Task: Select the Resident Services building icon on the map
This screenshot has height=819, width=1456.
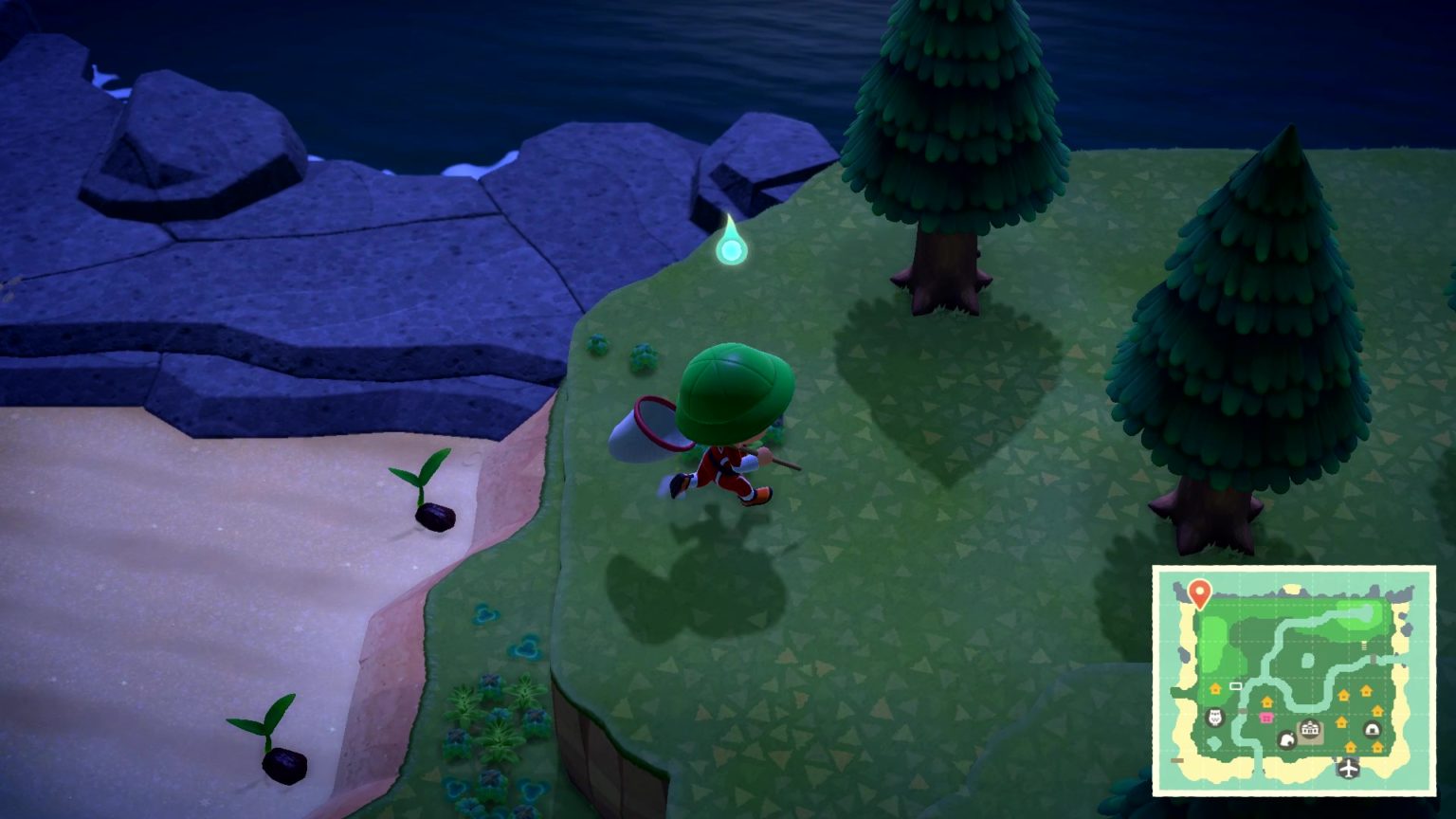Action: [x=1310, y=728]
